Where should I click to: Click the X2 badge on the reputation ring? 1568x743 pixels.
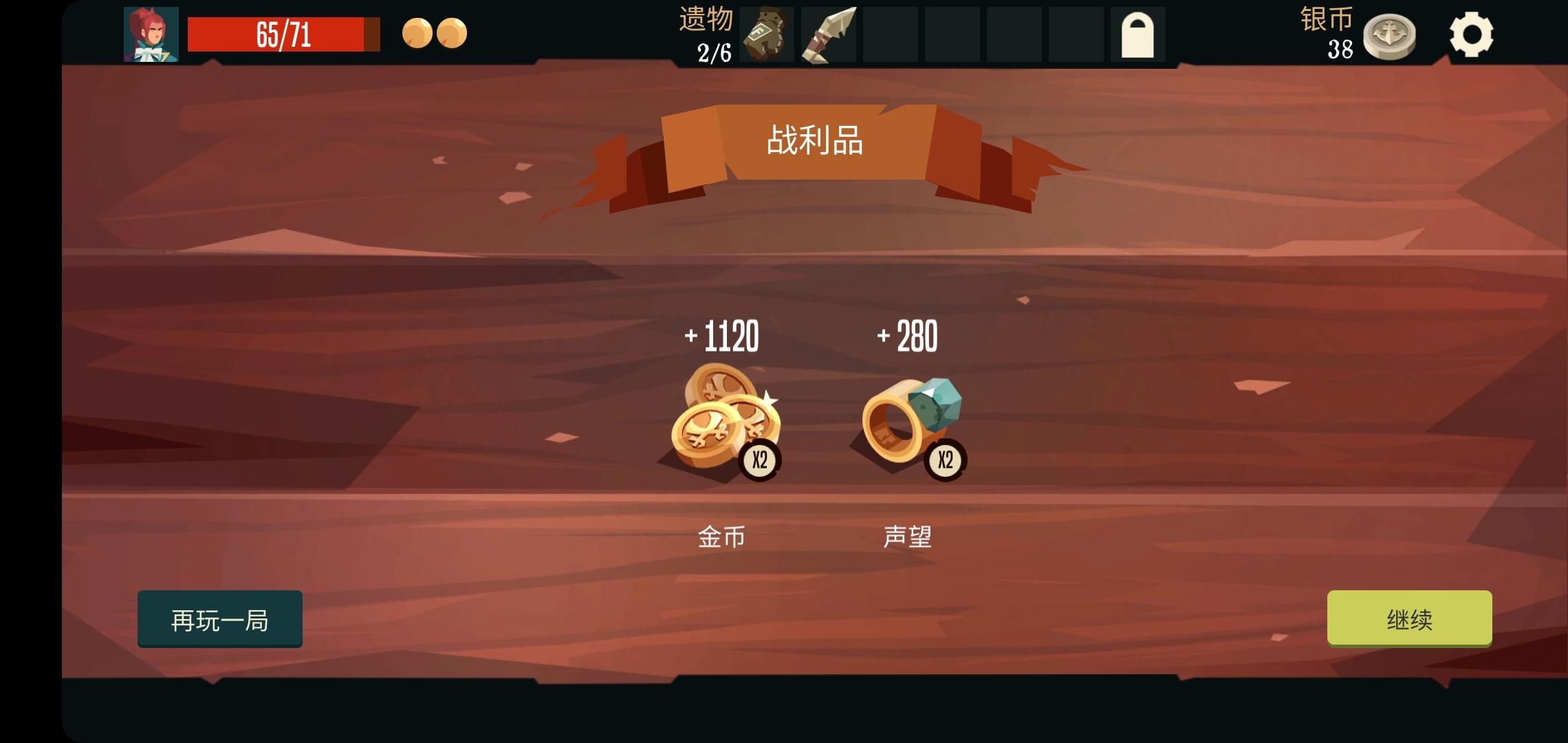pyautogui.click(x=946, y=460)
